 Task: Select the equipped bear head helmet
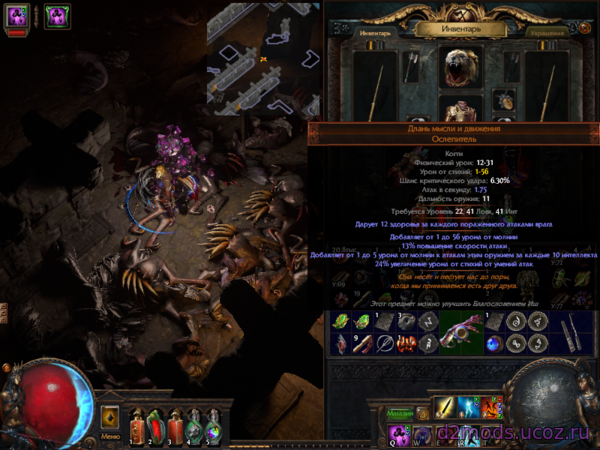pos(459,64)
